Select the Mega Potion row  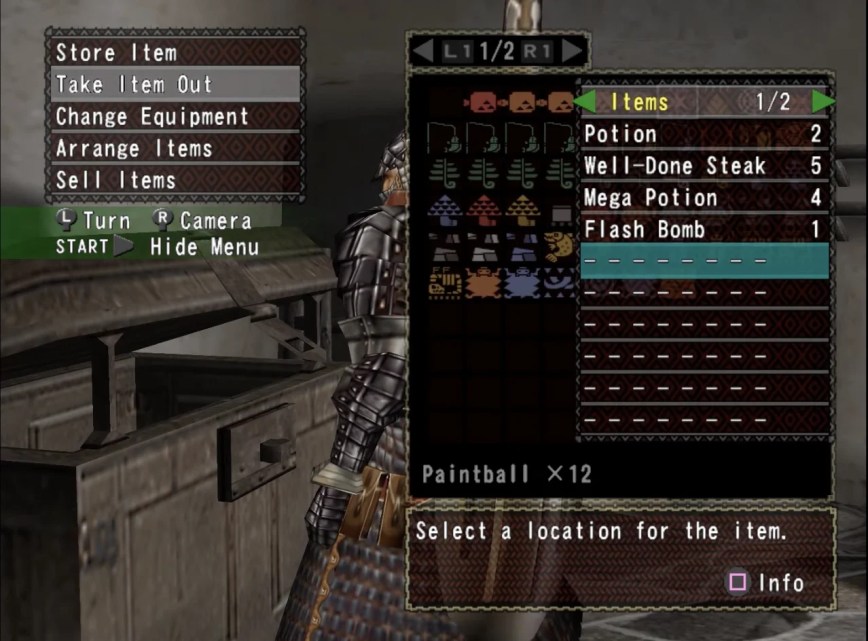703,198
